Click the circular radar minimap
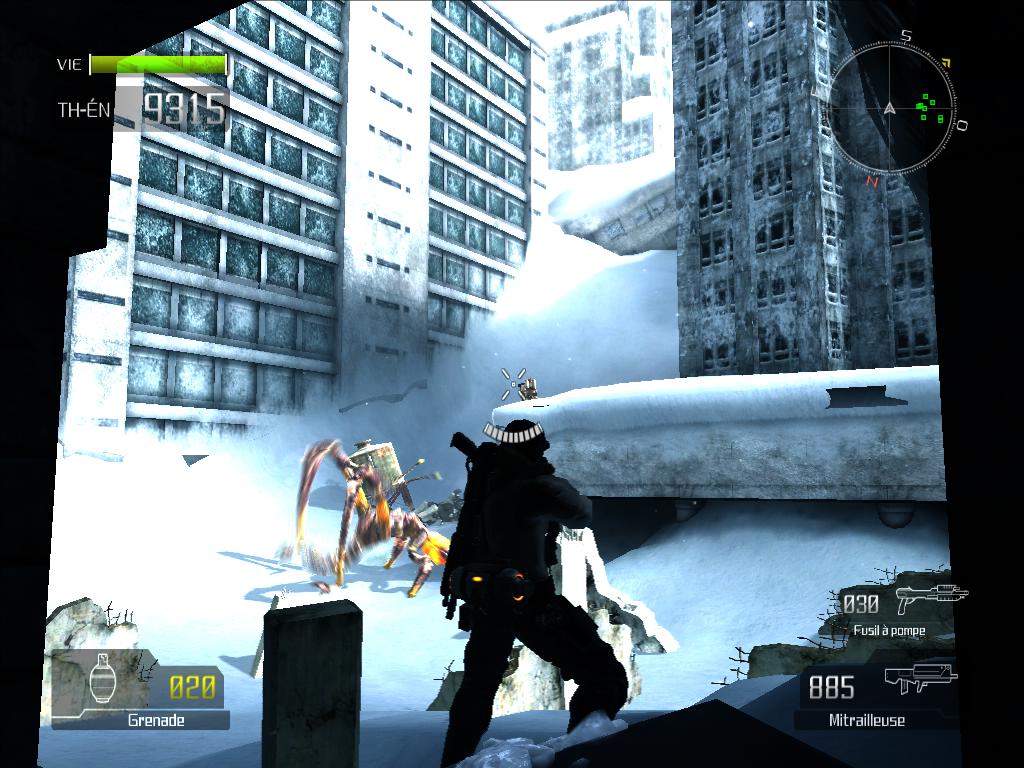The width and height of the screenshot is (1024, 768). [x=890, y=109]
